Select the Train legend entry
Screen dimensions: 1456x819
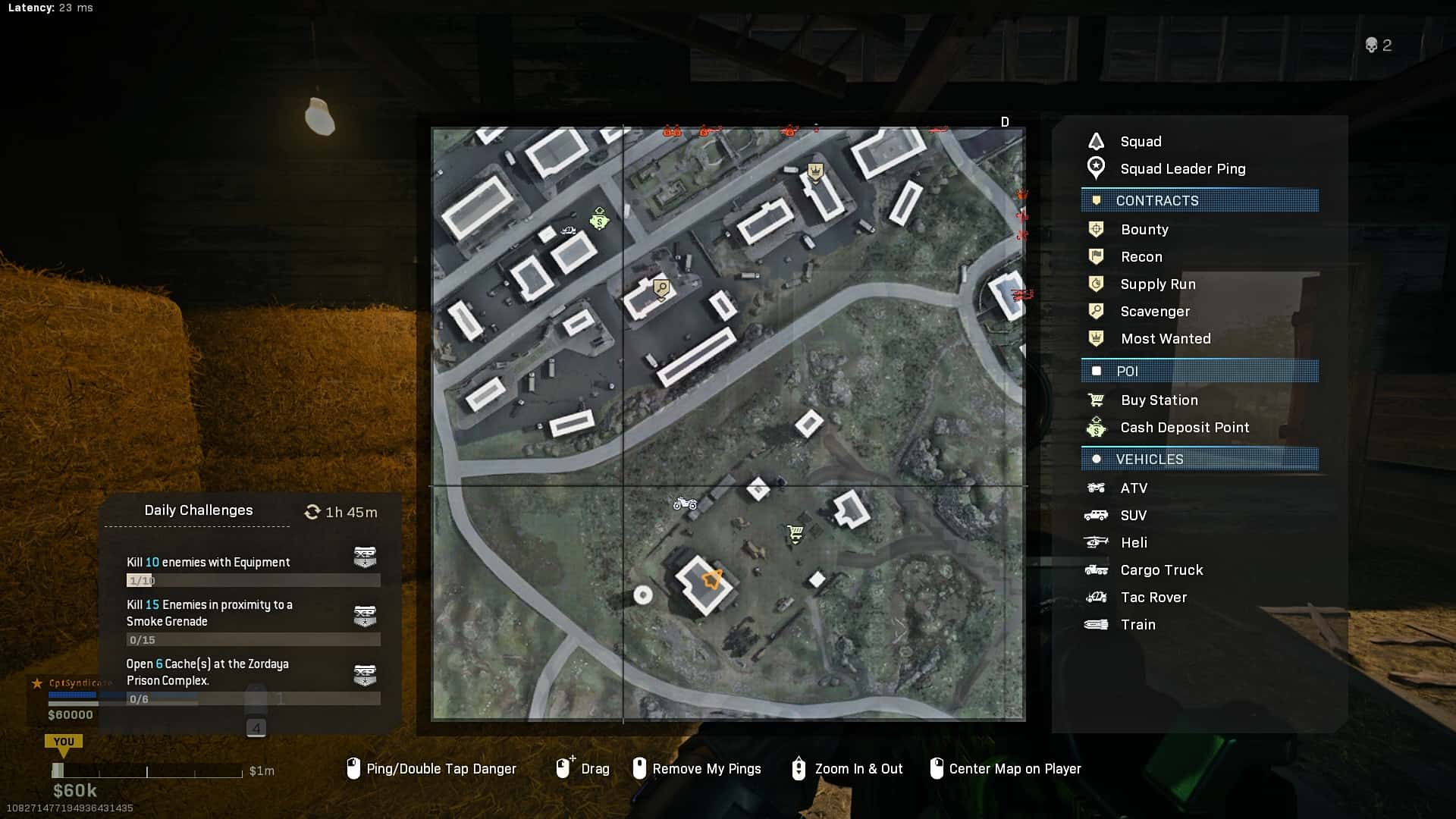1137,625
